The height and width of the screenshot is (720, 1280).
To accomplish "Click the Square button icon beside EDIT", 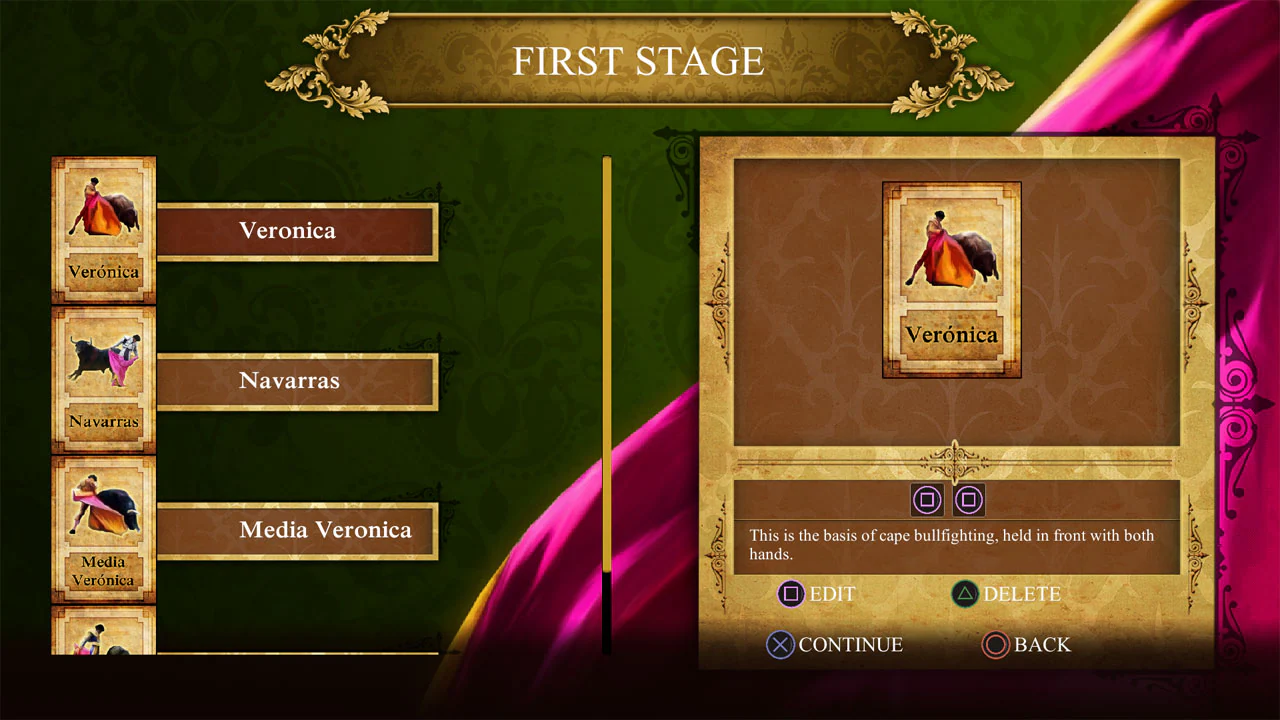I will tap(791, 594).
